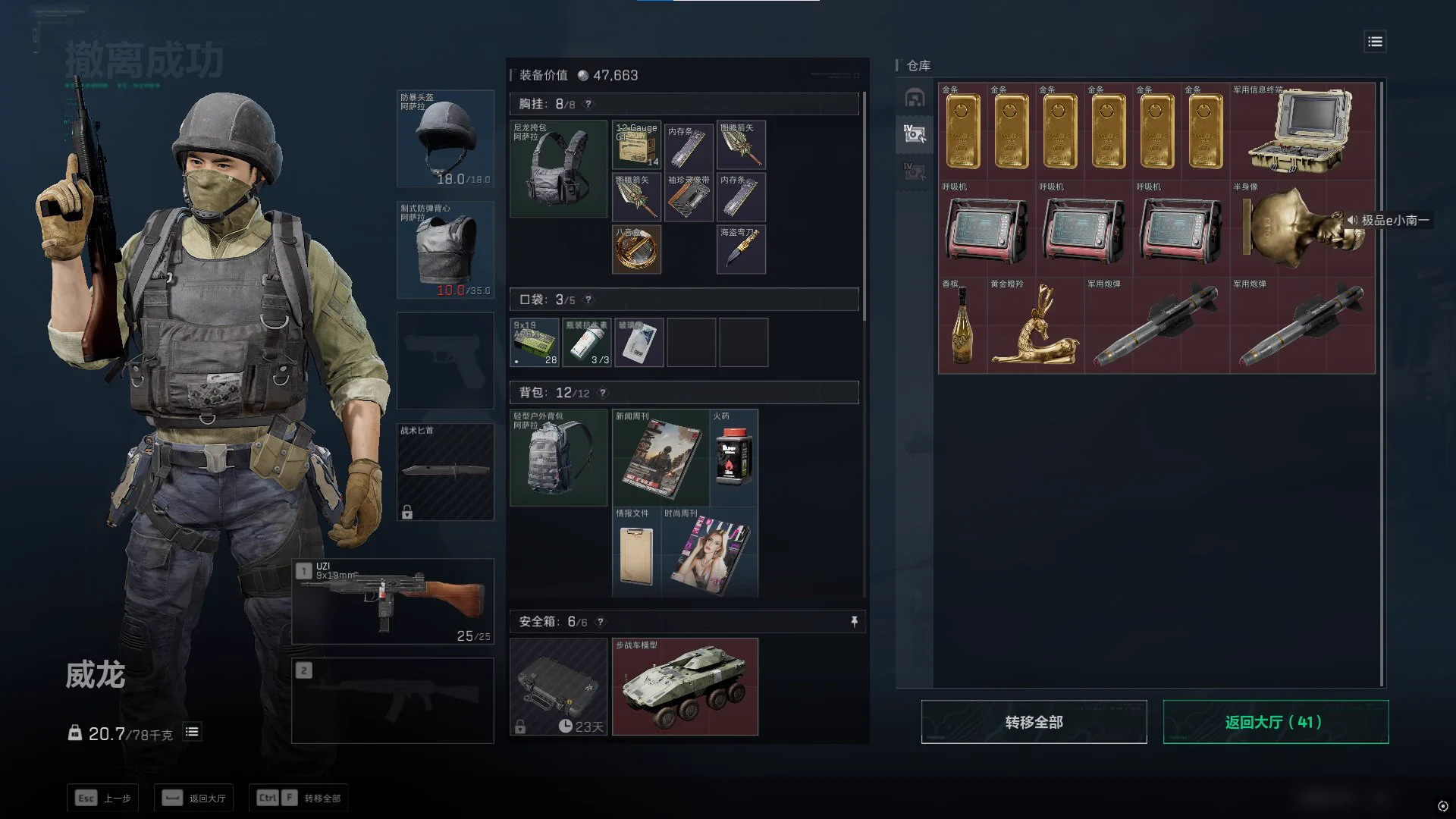1456x819 pixels.
Task: Return to lobby with 返回大厅 button
Action: tap(1276, 722)
